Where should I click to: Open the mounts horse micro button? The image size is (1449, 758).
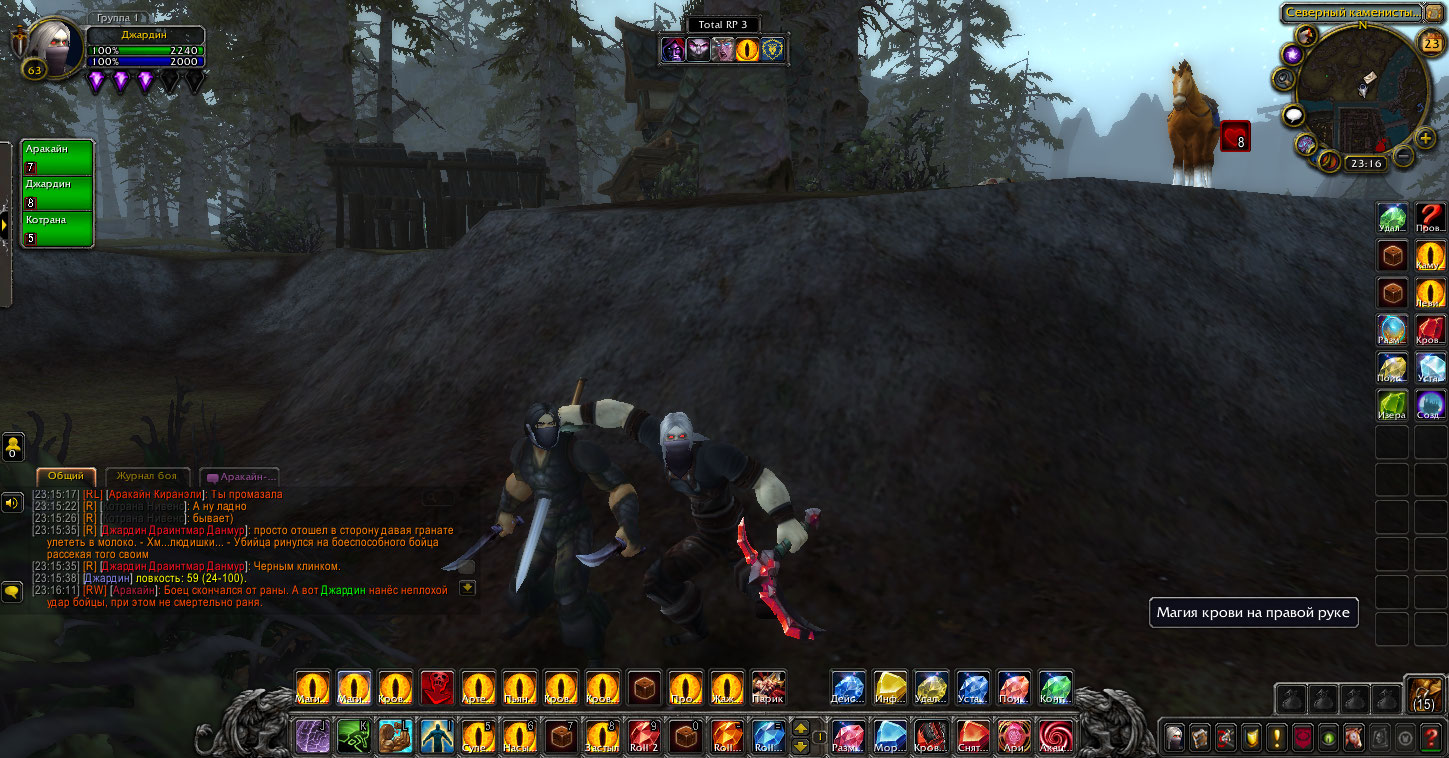pyautogui.click(x=1353, y=738)
